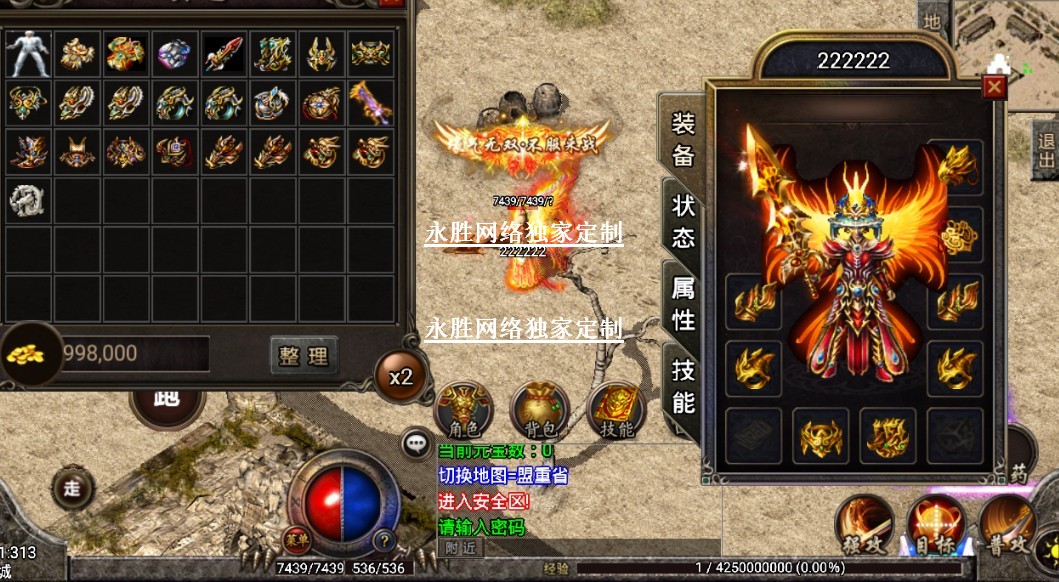1059x582 pixels.
Task: Show the 技能 tab on the character panel
Action: [x=684, y=386]
